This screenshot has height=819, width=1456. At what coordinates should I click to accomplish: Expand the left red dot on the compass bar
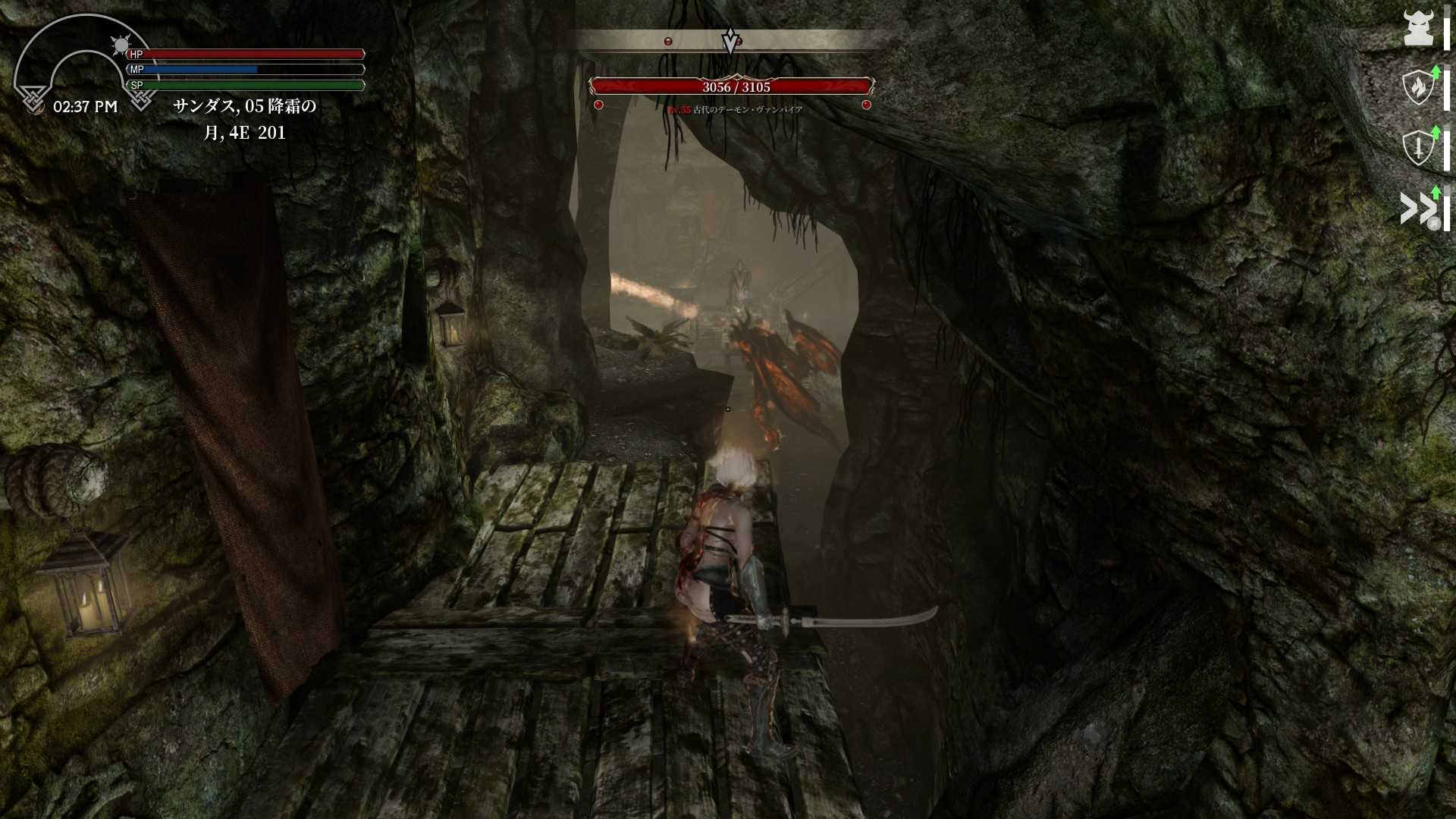(x=668, y=41)
